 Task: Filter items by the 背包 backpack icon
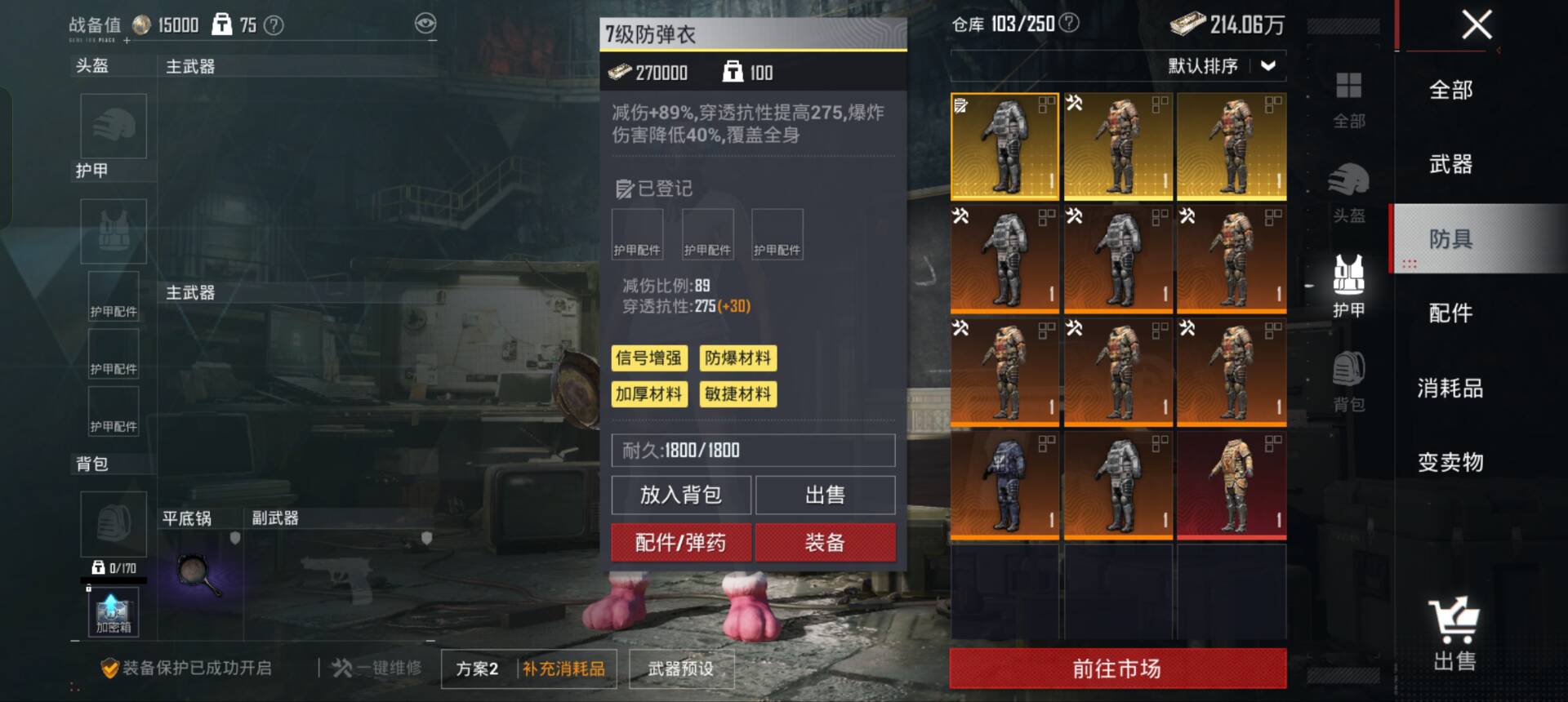[x=1348, y=380]
